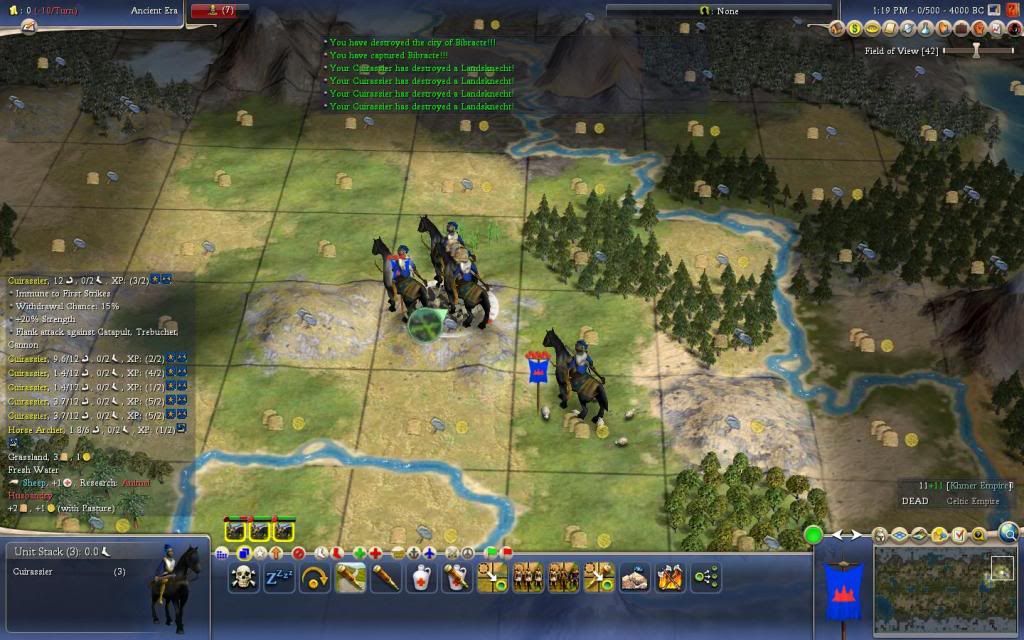Adjust the Field of View slider
This screenshot has width=1024, height=640.
point(977,50)
